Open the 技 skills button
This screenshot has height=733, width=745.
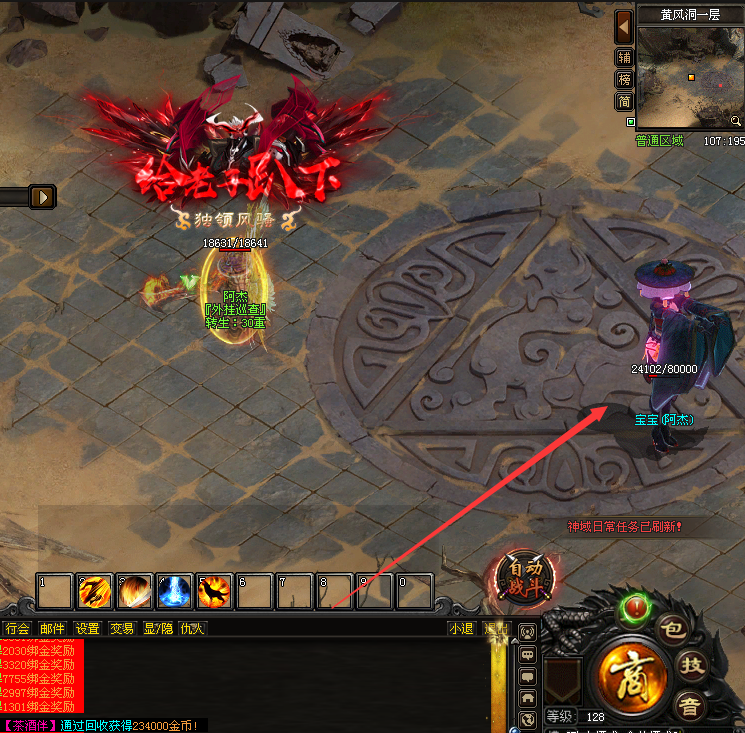690,665
